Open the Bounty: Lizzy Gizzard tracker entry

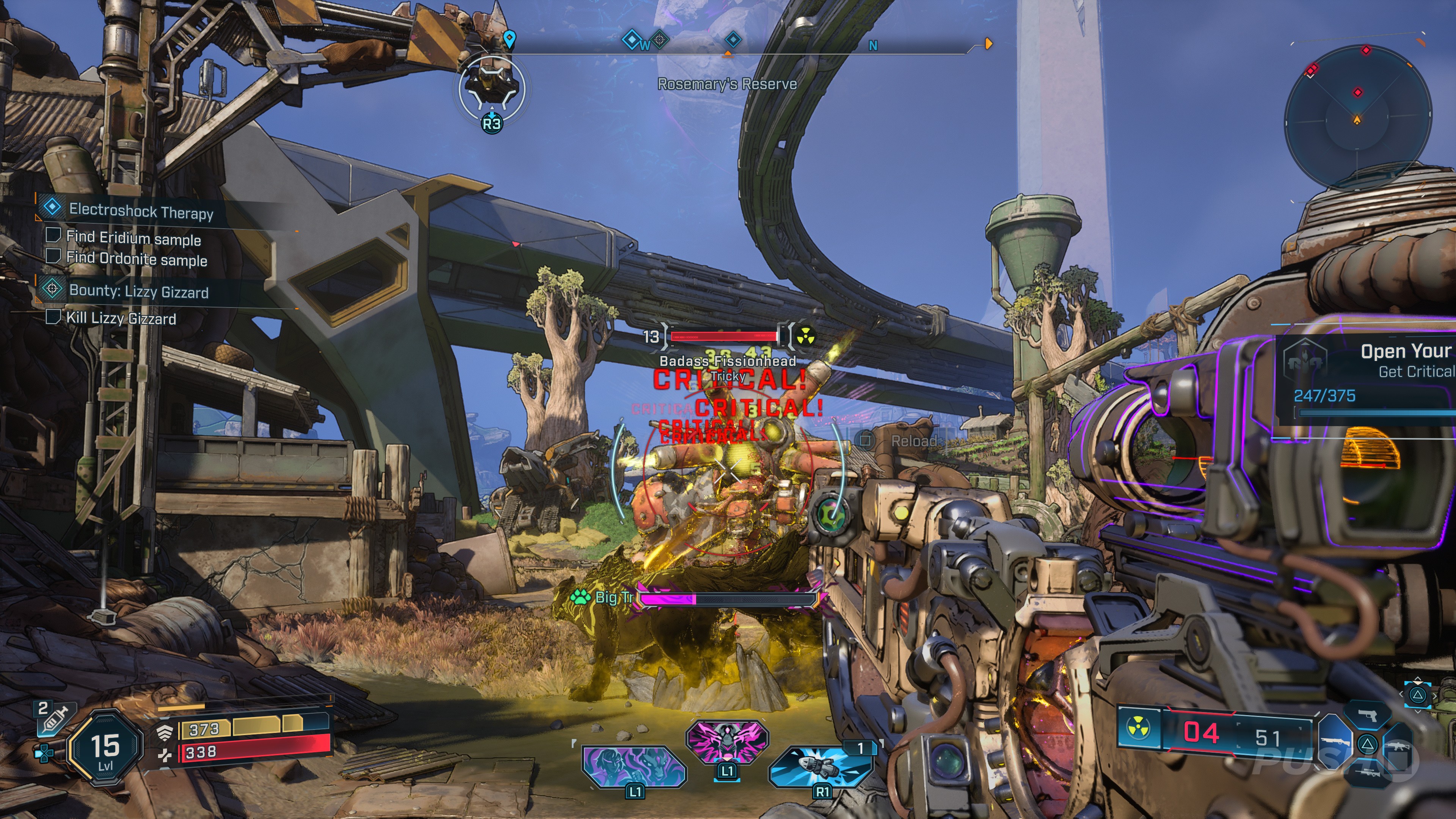pyautogui.click(x=138, y=292)
